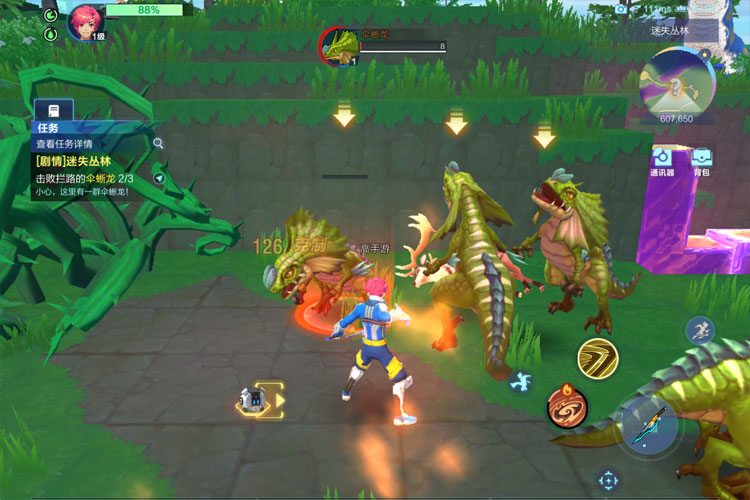Viewport: 750px width, 500px height.
Task: Activate the yellow slash skill
Action: pyautogui.click(x=598, y=358)
